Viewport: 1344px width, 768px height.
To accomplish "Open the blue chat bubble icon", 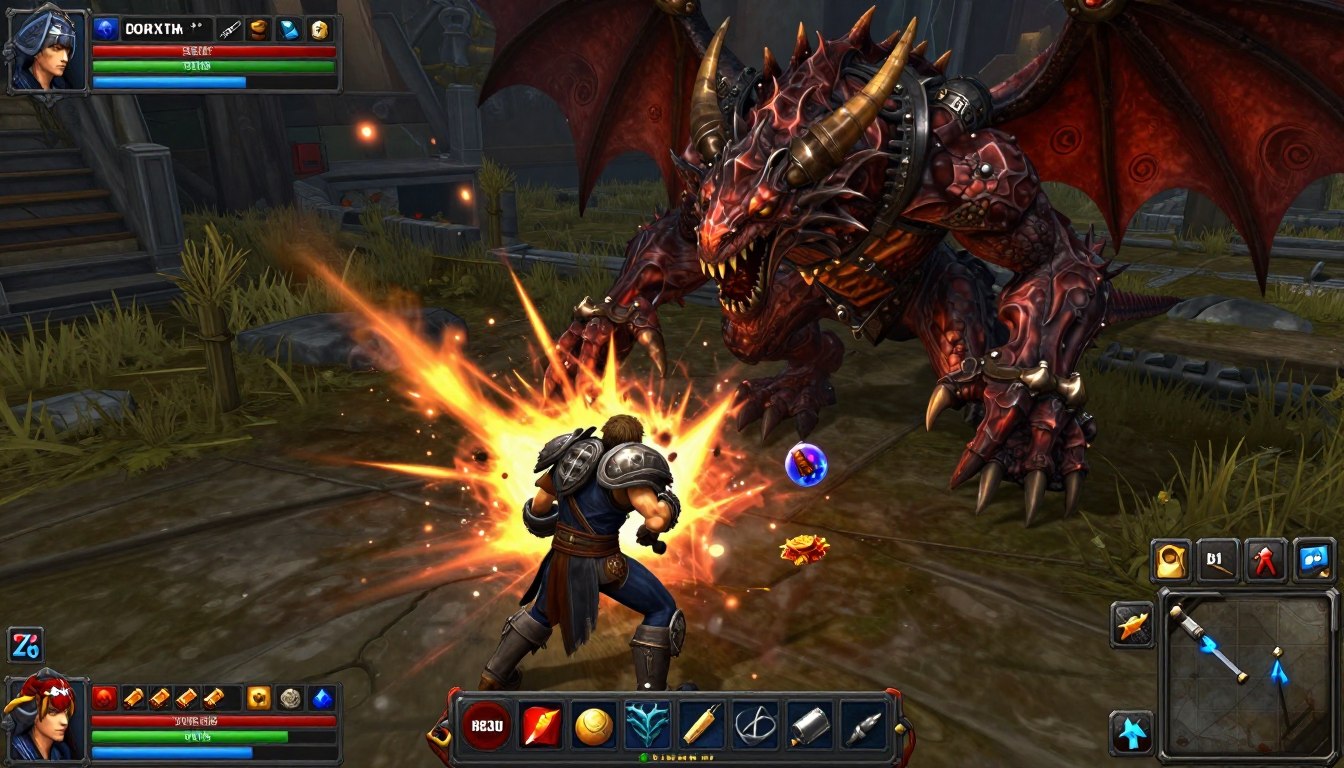I will [1313, 561].
